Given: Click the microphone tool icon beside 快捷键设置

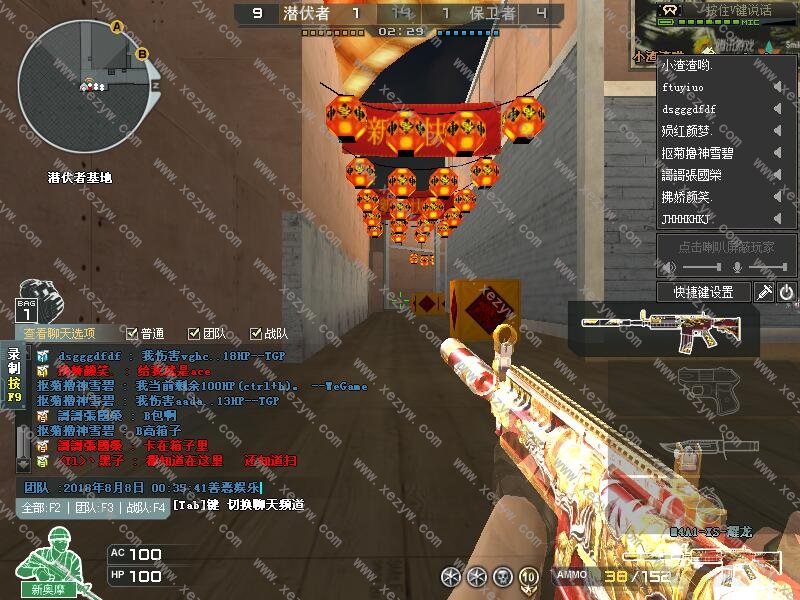Looking at the screenshot, I should (764, 292).
